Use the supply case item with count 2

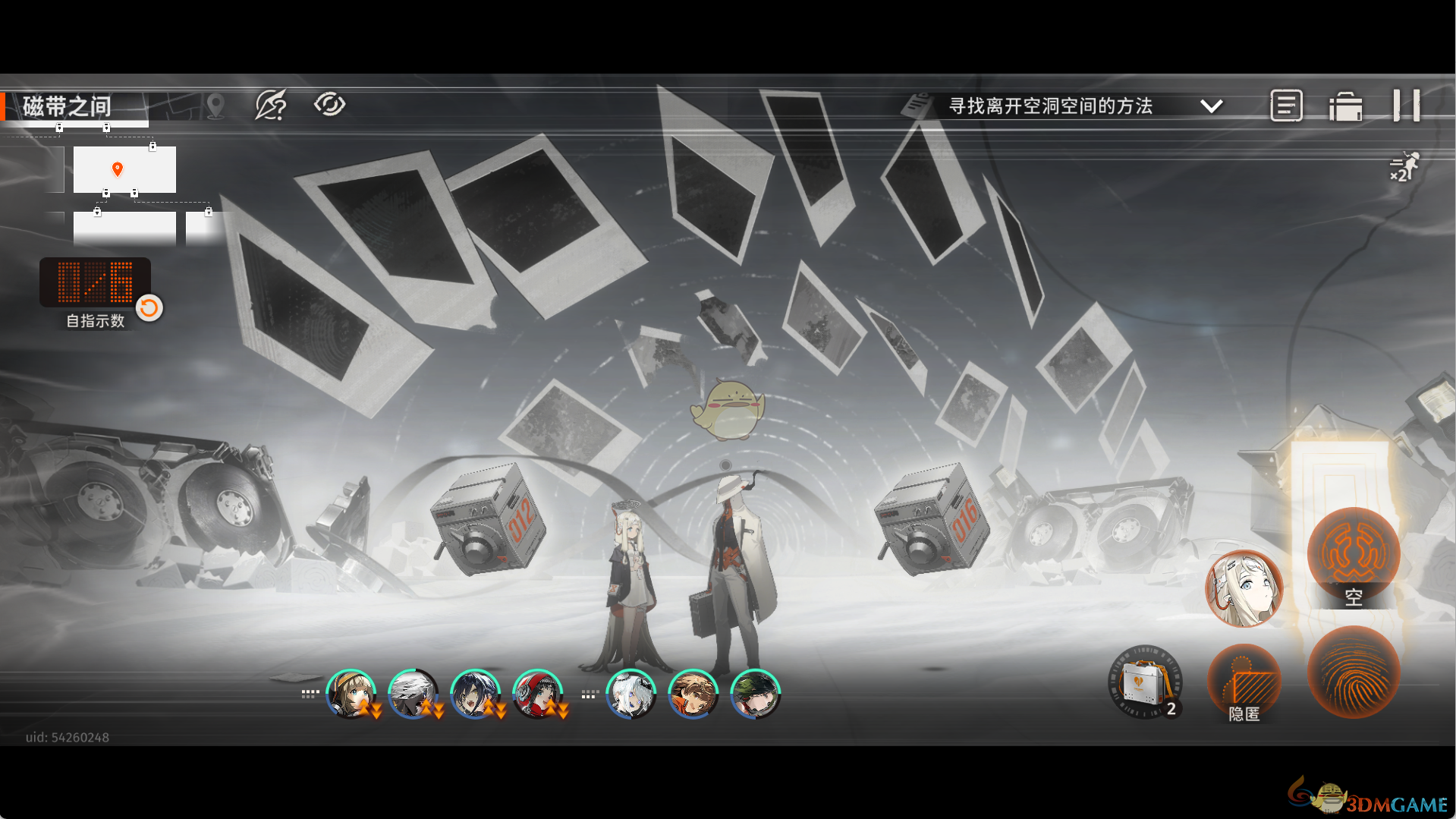point(1145,682)
